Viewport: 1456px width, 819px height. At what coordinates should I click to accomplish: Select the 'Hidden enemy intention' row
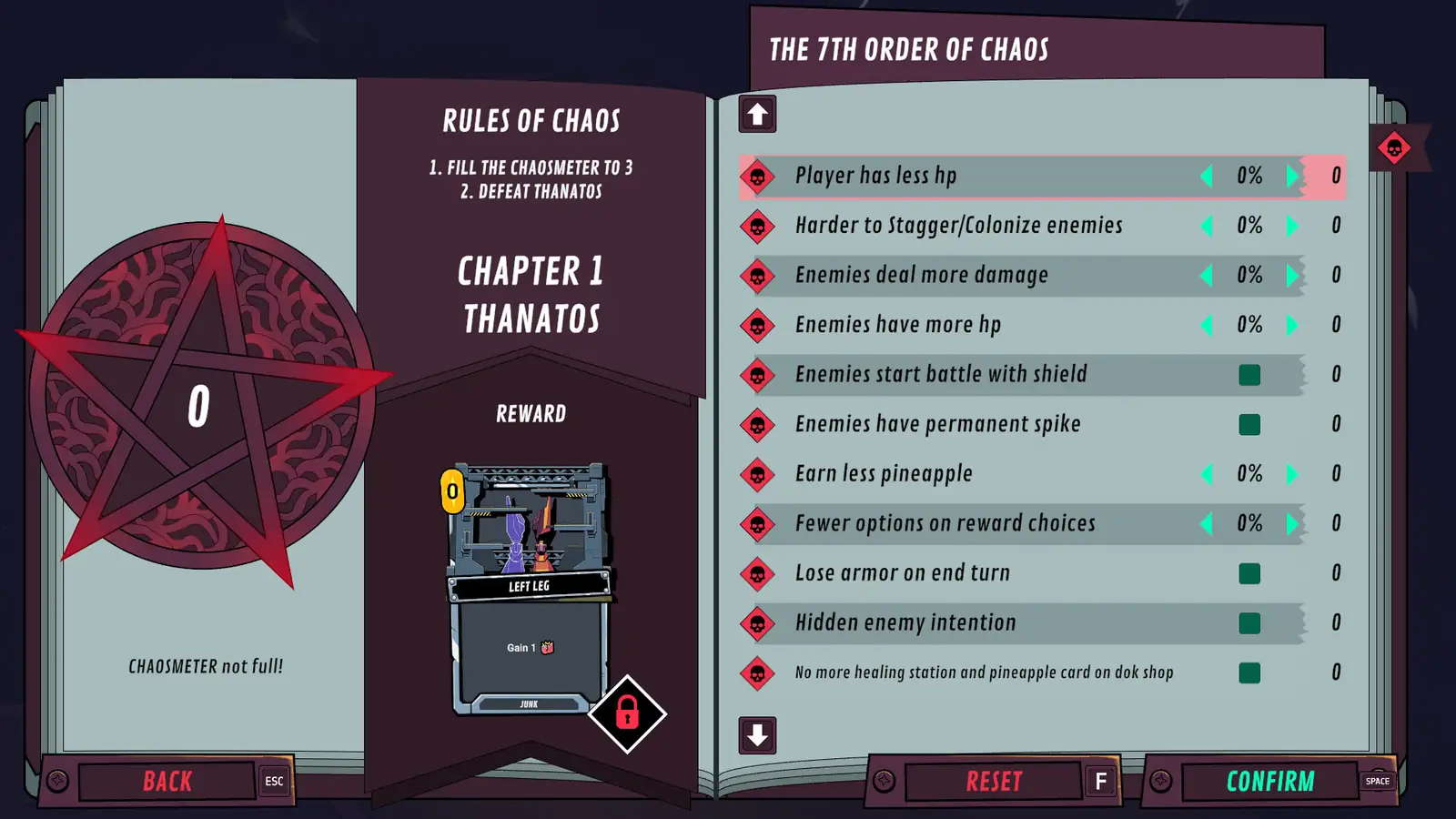click(905, 623)
